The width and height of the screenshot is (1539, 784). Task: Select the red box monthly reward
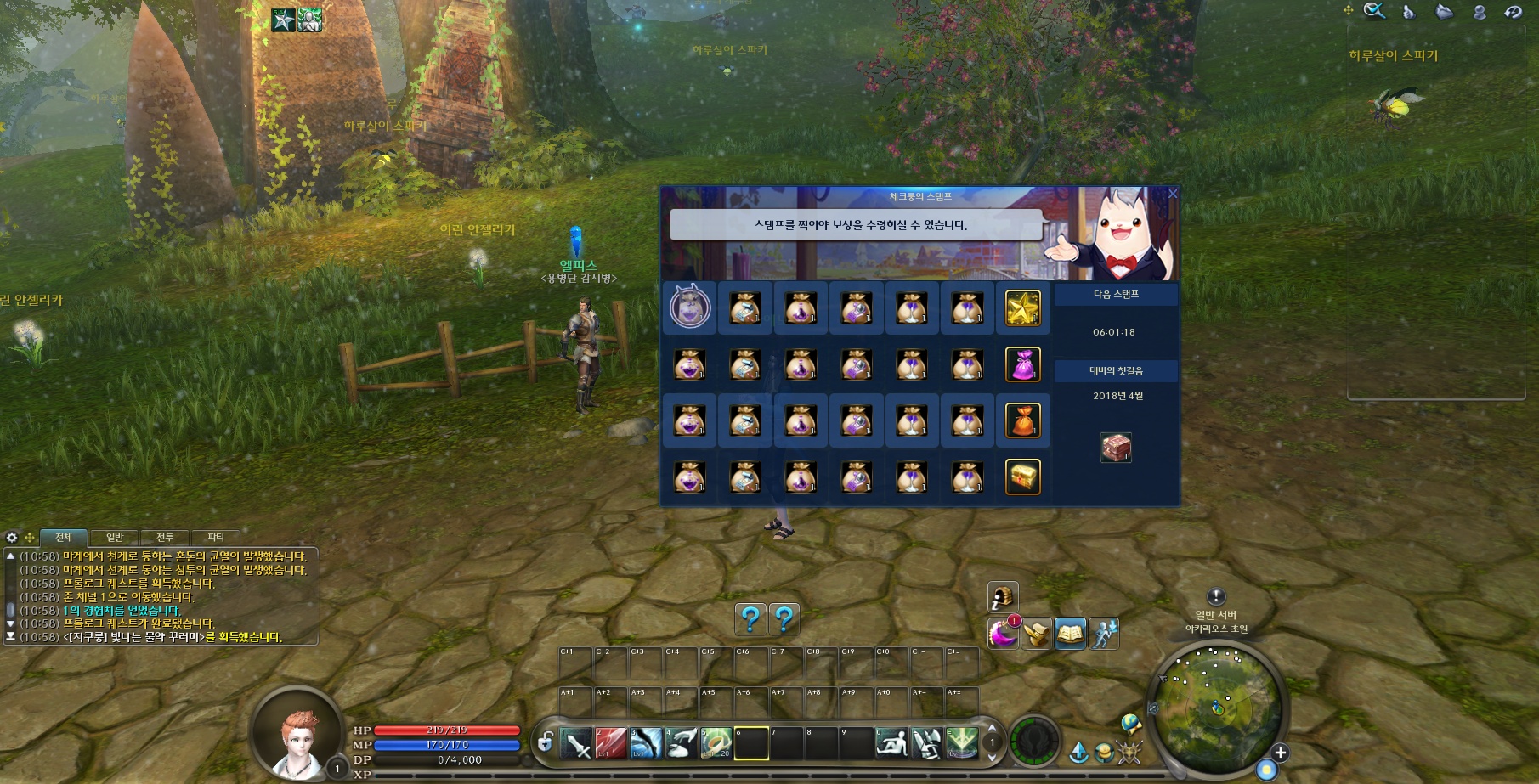click(1116, 447)
